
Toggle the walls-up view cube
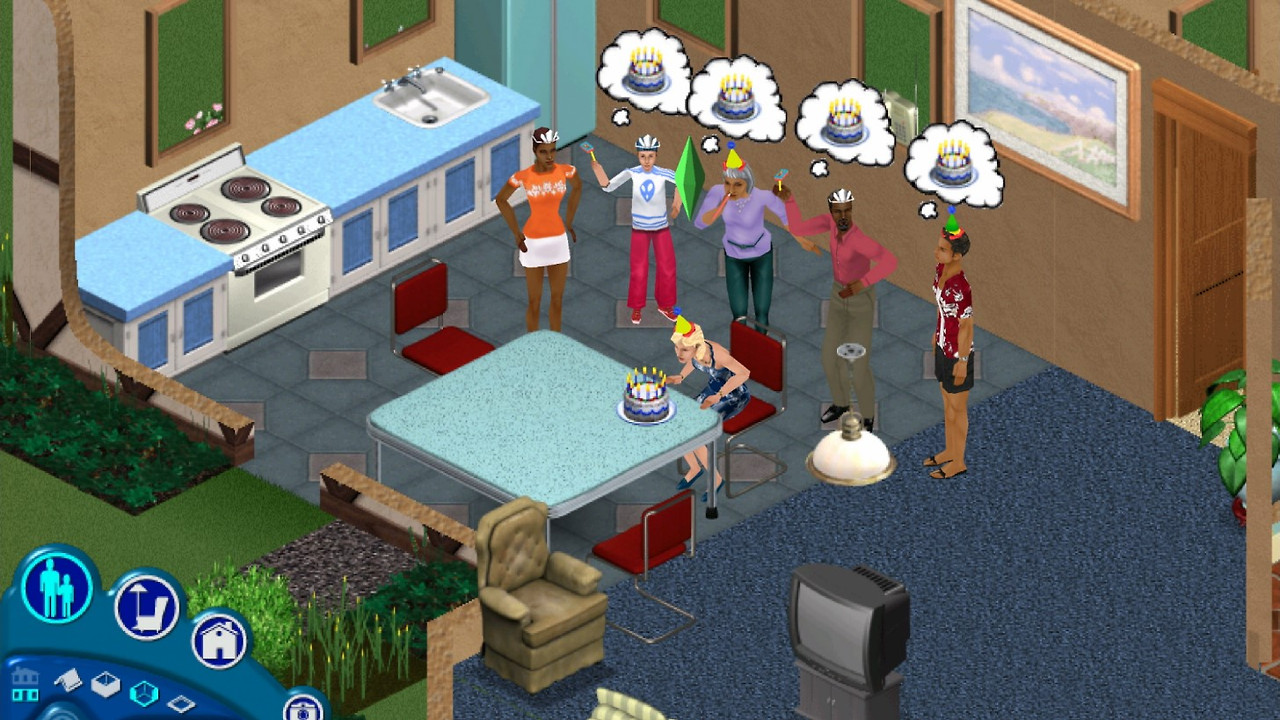pyautogui.click(x=143, y=695)
